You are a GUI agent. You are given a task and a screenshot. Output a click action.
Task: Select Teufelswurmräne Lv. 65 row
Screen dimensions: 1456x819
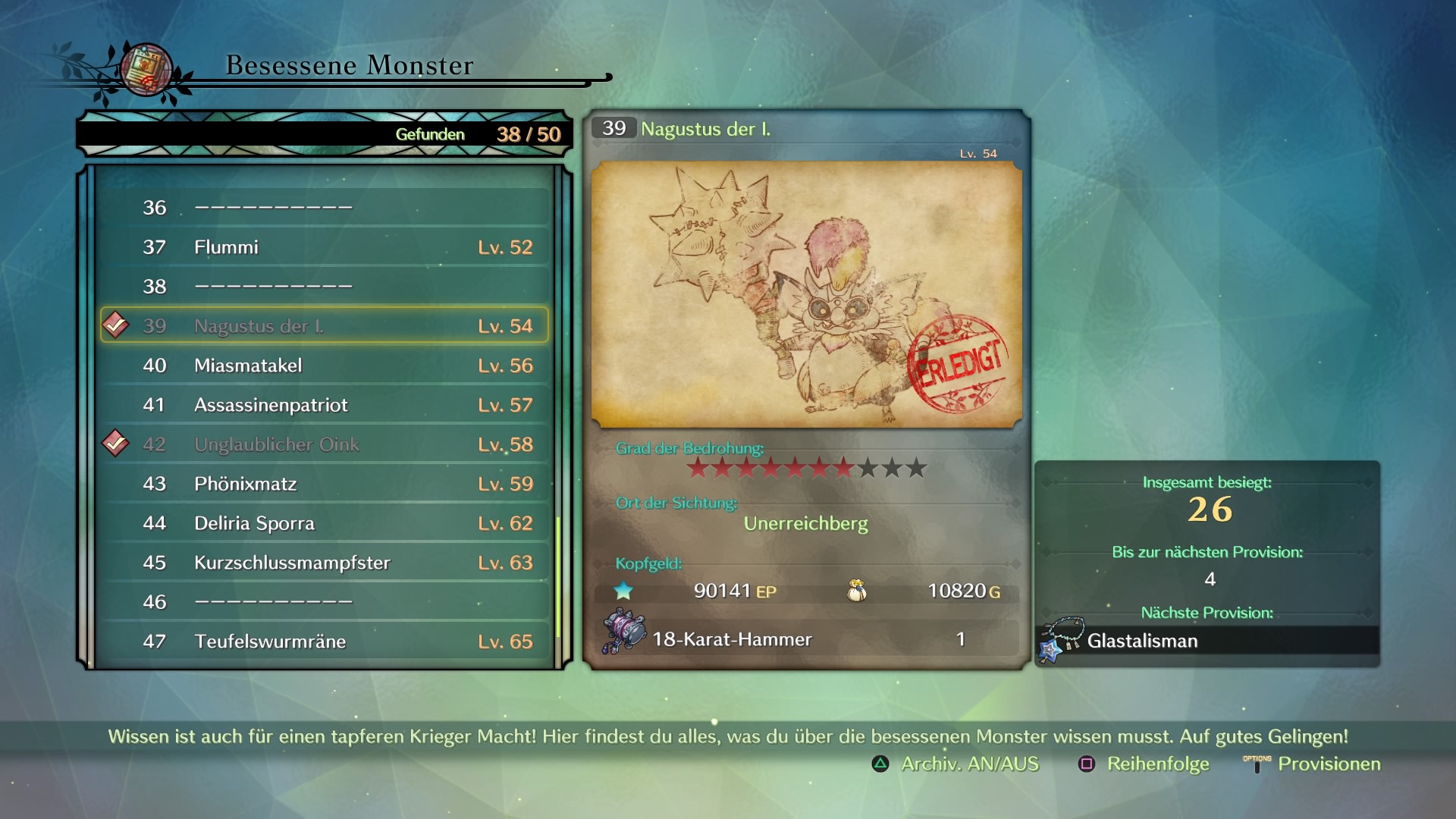(x=325, y=642)
